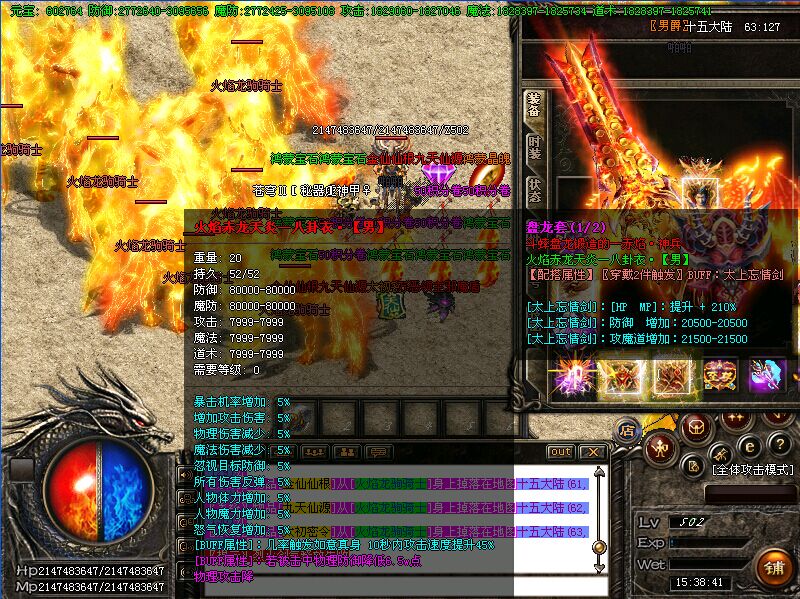The width and height of the screenshot is (800, 599).
Task: Click the chat window's out button
Action: tap(561, 452)
